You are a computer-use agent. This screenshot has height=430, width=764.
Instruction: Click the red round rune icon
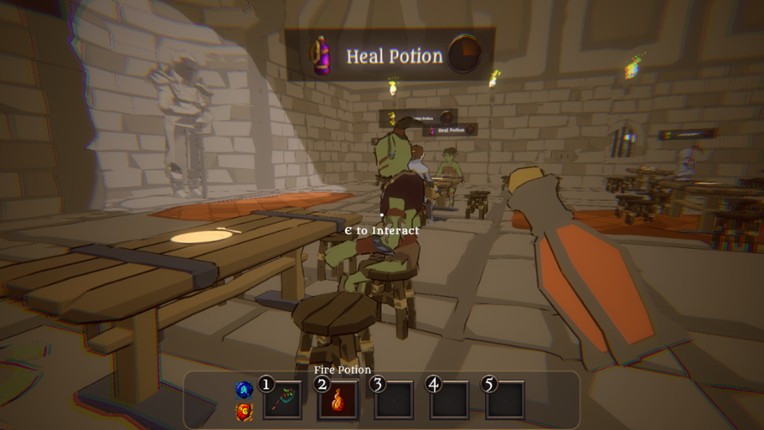[242, 410]
